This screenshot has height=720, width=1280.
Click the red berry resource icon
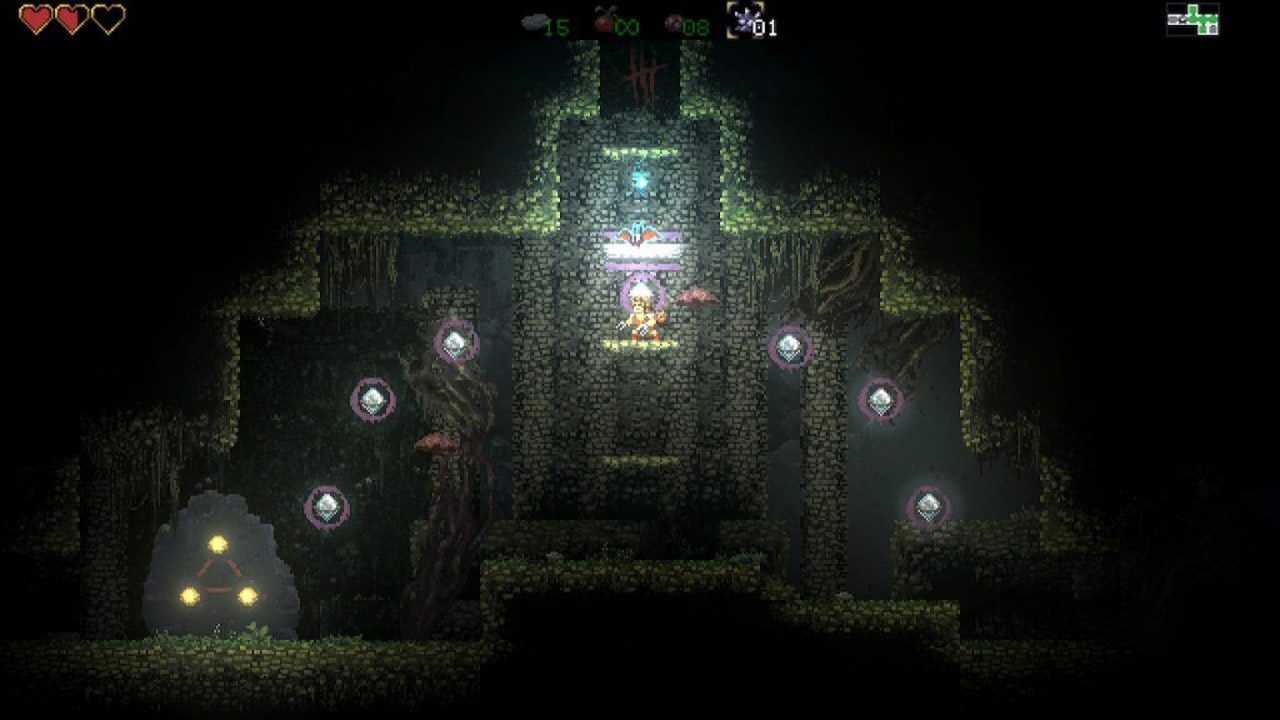604,20
